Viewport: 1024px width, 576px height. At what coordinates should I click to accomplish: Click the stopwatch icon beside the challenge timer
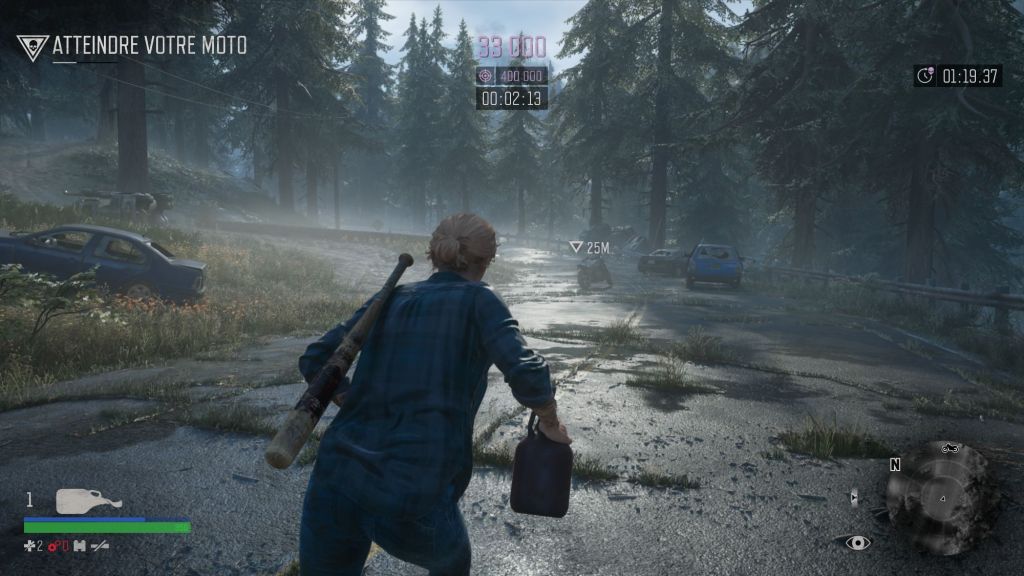[926, 76]
